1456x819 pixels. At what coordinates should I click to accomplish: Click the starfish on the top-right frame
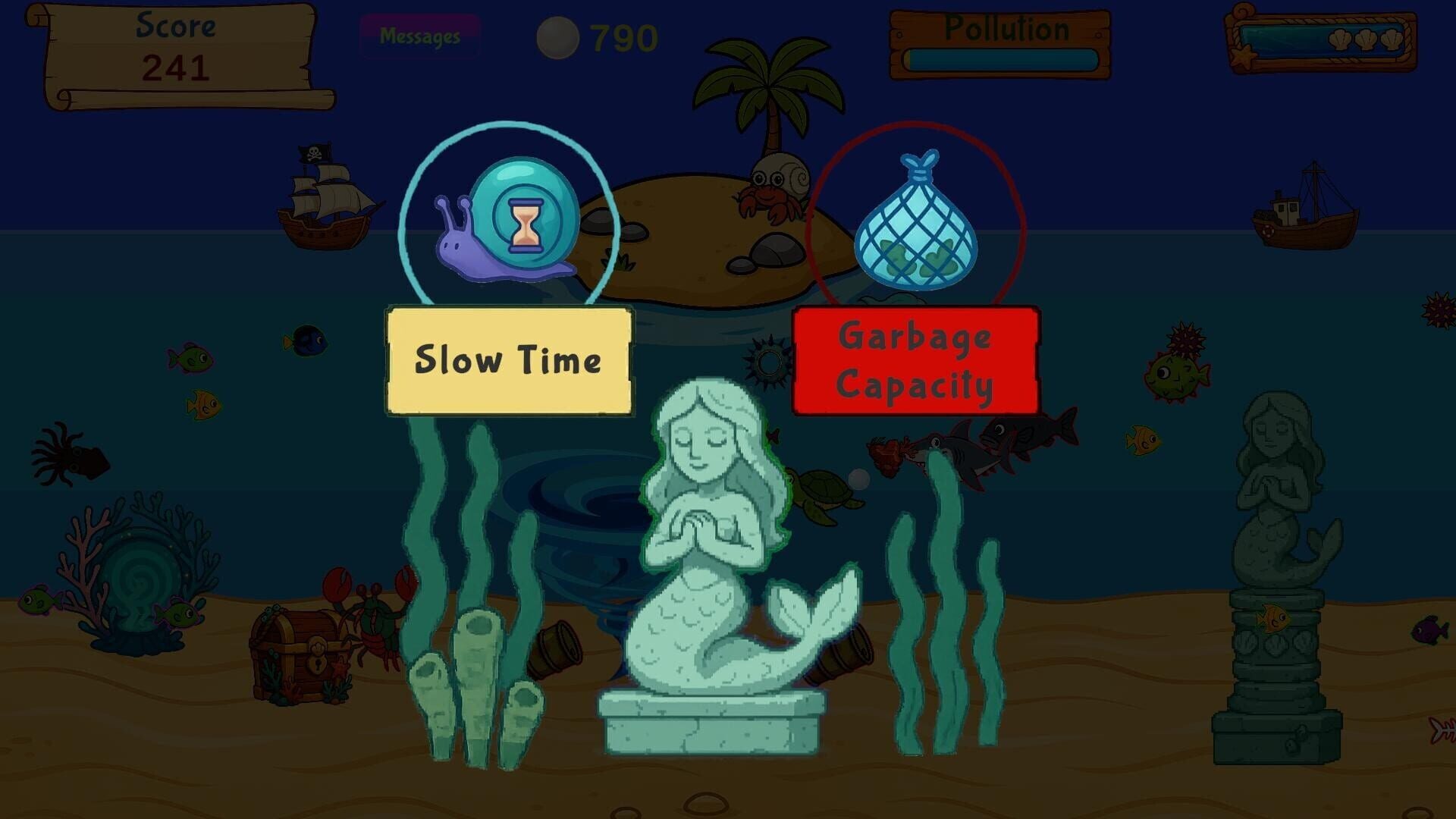point(1241,57)
